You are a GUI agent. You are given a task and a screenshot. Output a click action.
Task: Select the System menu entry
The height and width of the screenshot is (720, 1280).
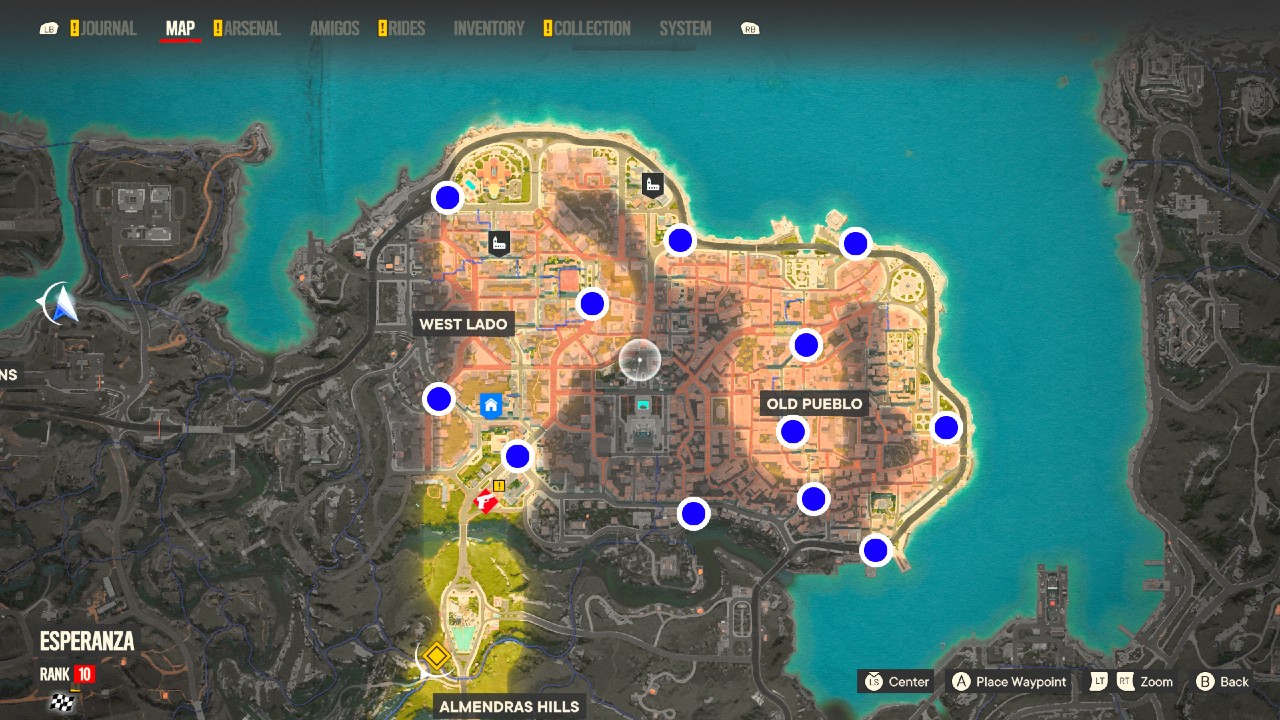(685, 28)
